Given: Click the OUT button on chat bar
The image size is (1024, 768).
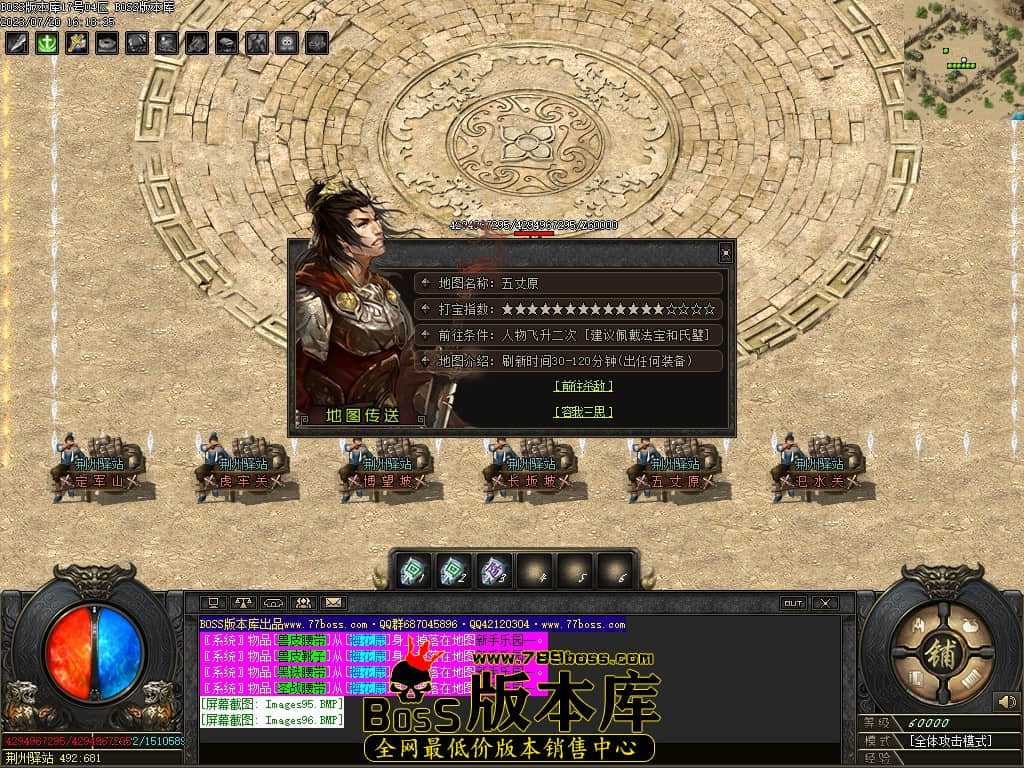Looking at the screenshot, I should pos(793,603).
